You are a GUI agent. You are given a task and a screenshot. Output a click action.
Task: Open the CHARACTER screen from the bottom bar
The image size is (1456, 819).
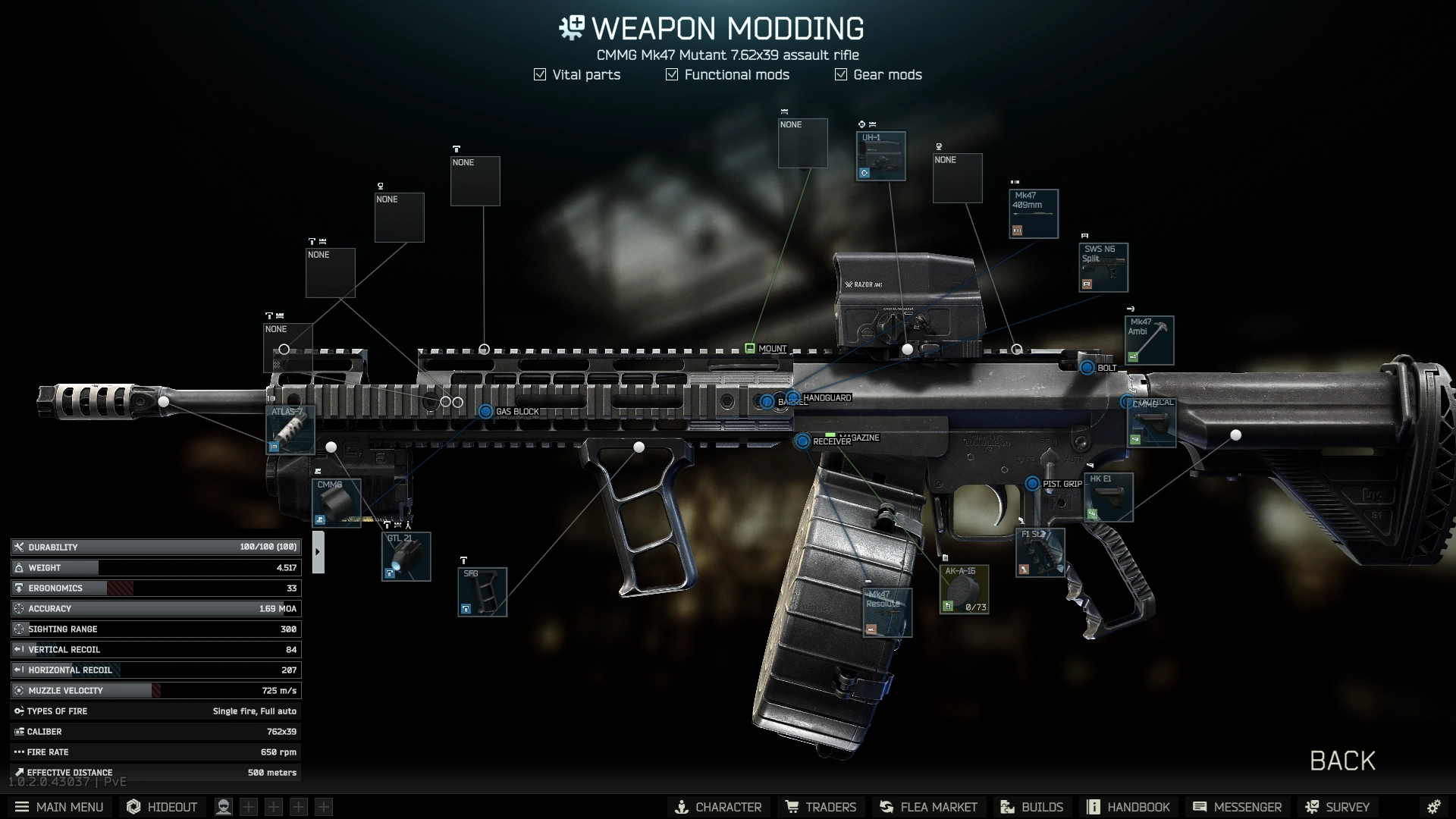718,807
